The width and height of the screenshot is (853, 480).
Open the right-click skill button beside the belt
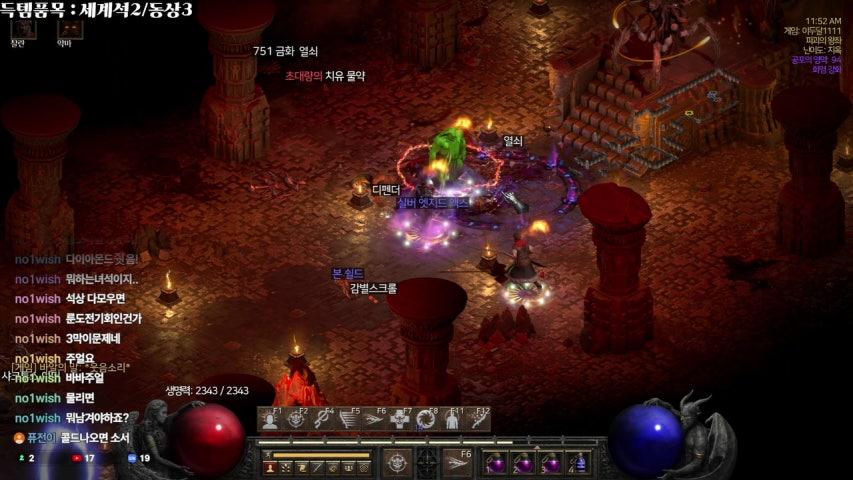458,463
